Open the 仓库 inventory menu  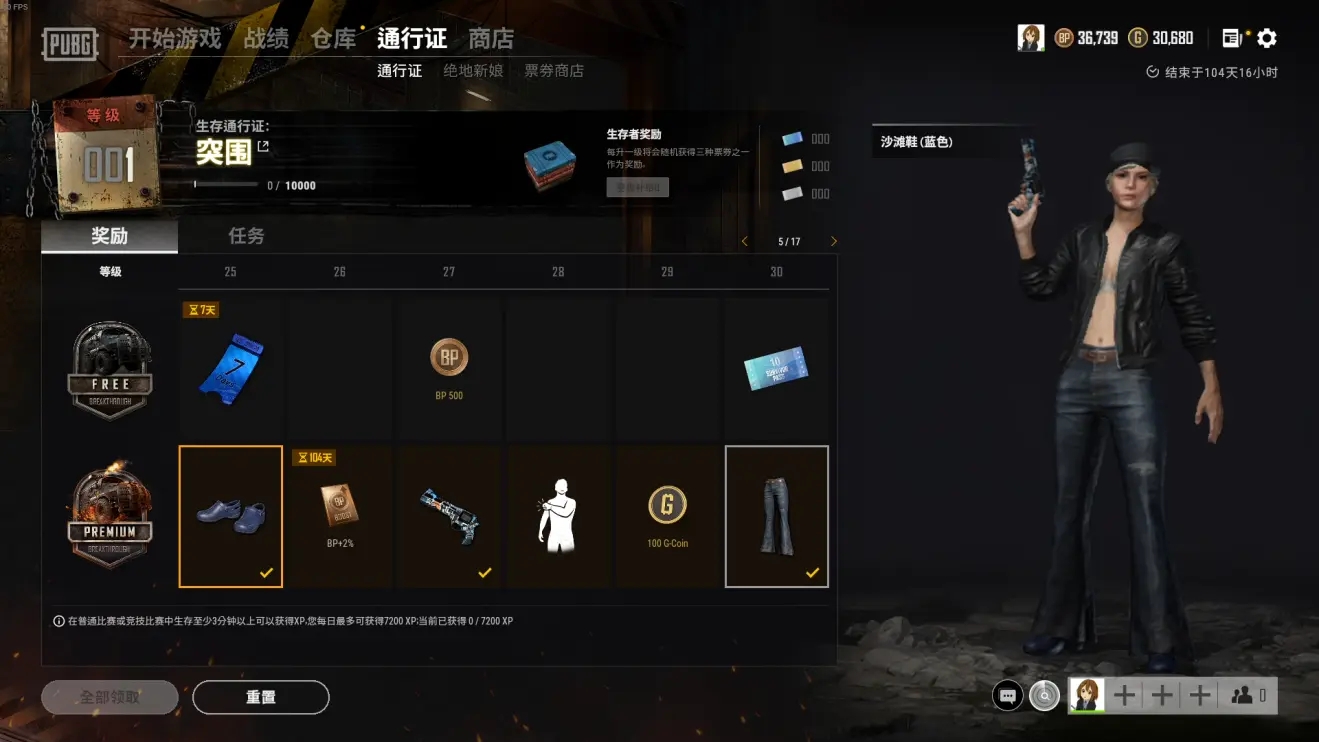click(x=333, y=39)
